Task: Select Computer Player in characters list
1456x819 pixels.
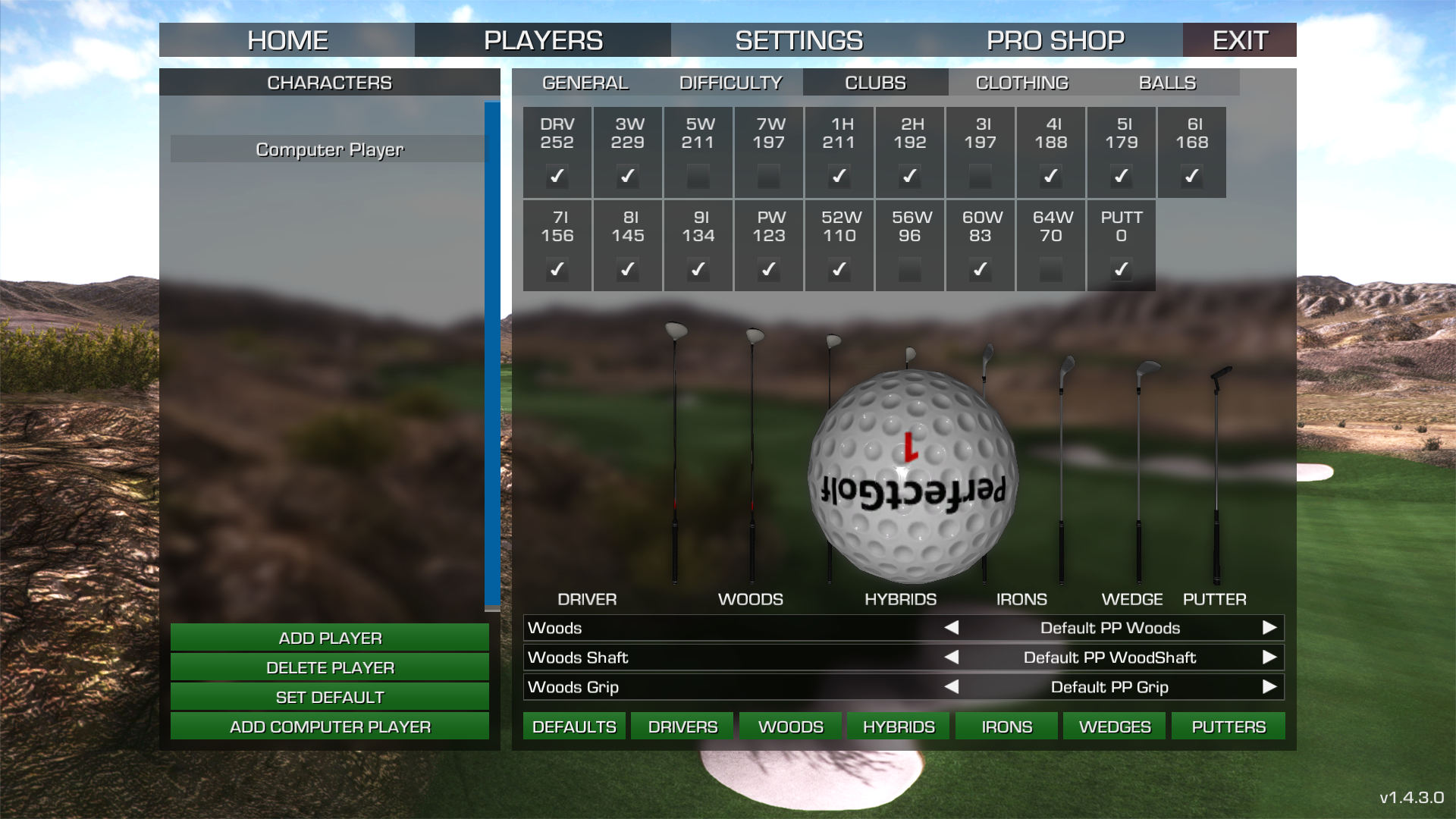Action: coord(329,149)
